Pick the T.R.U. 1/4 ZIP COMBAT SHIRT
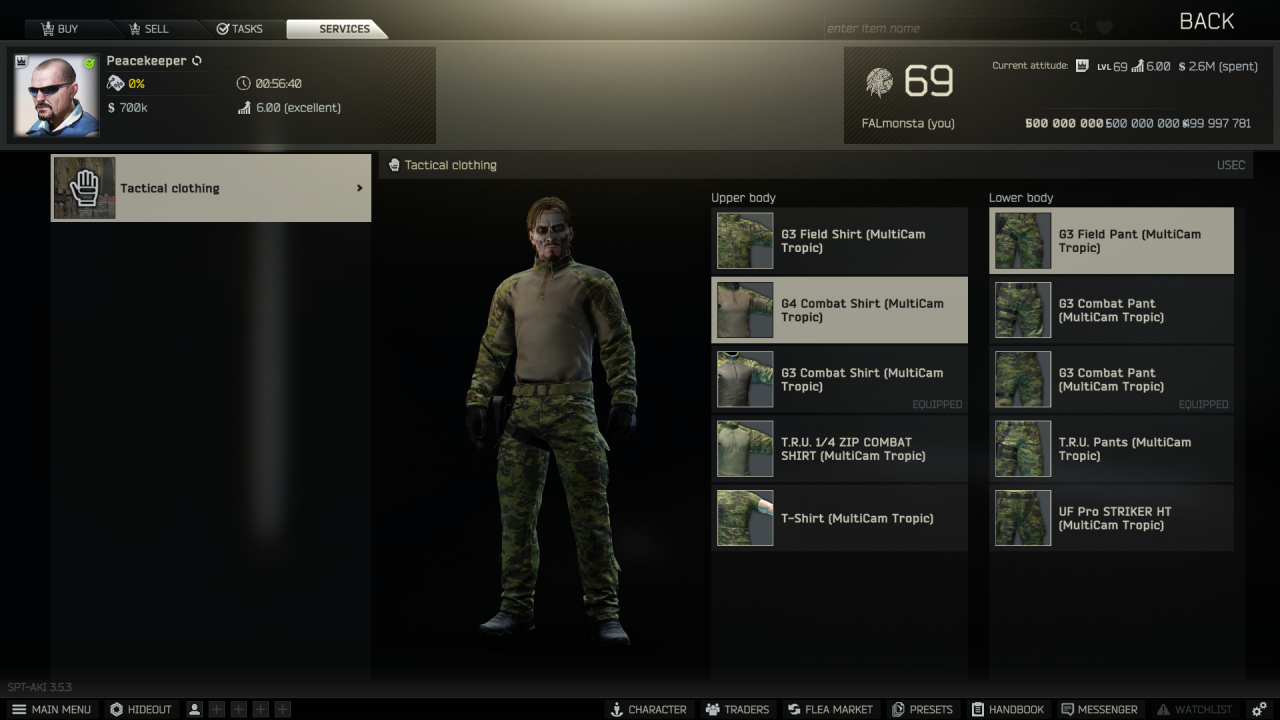This screenshot has height=720, width=1280. click(x=839, y=449)
